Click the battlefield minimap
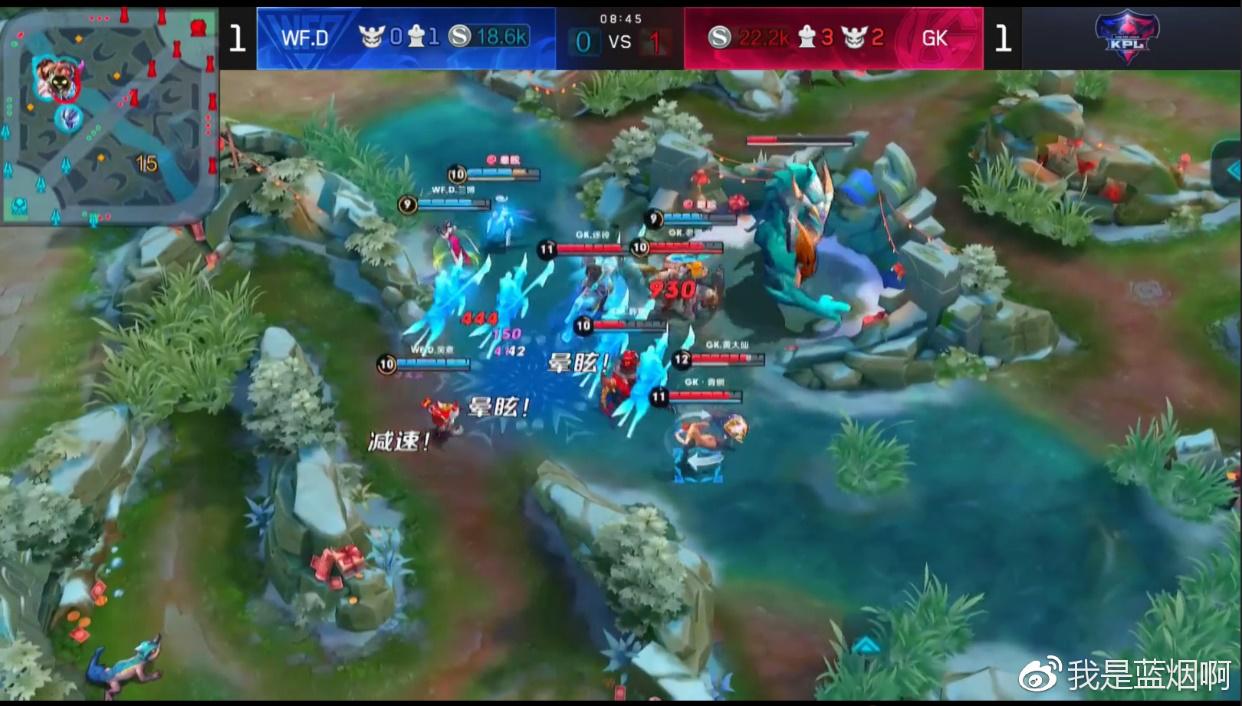The height and width of the screenshot is (706, 1242). (x=109, y=115)
